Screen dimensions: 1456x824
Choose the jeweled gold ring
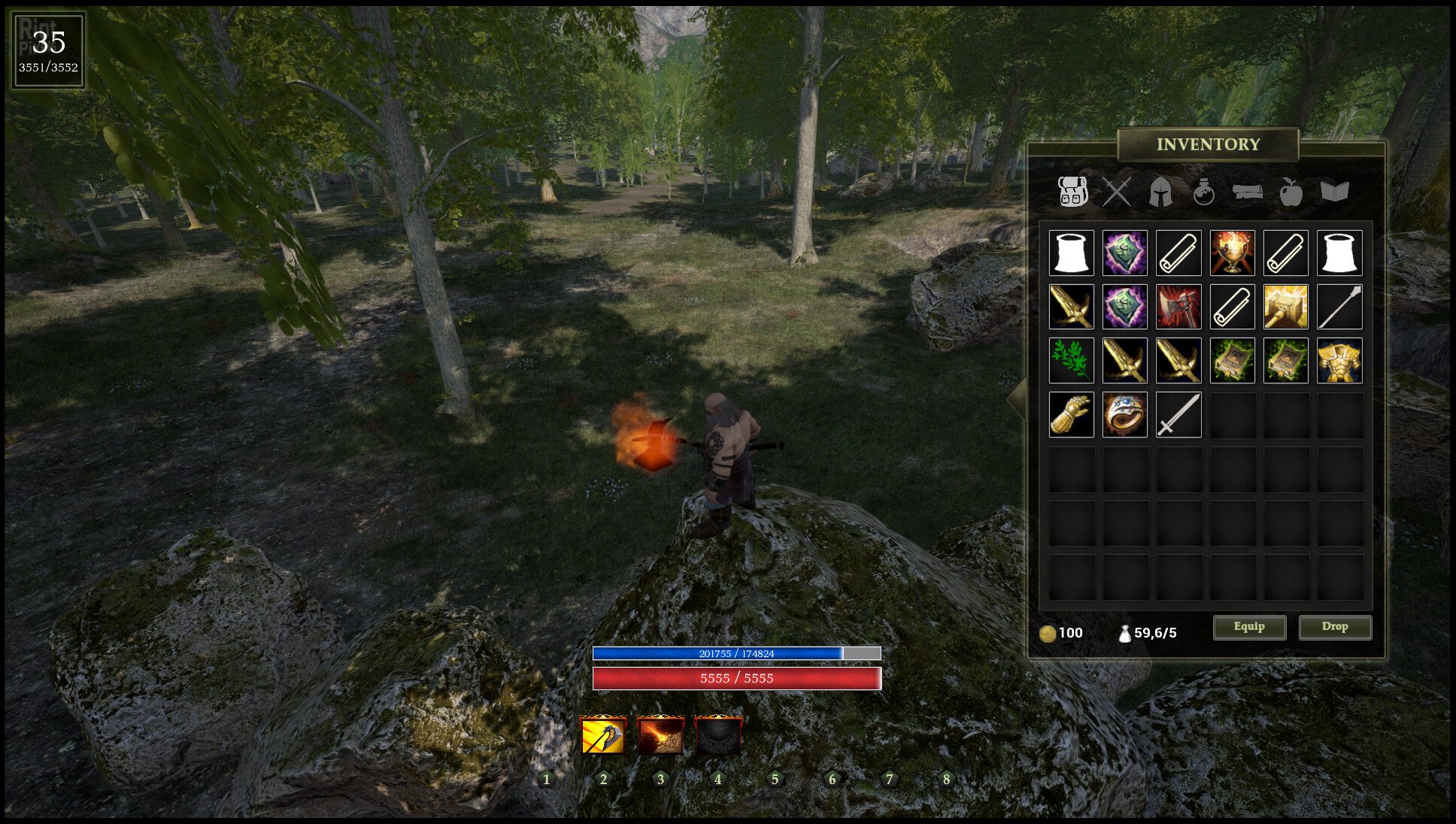click(1124, 414)
